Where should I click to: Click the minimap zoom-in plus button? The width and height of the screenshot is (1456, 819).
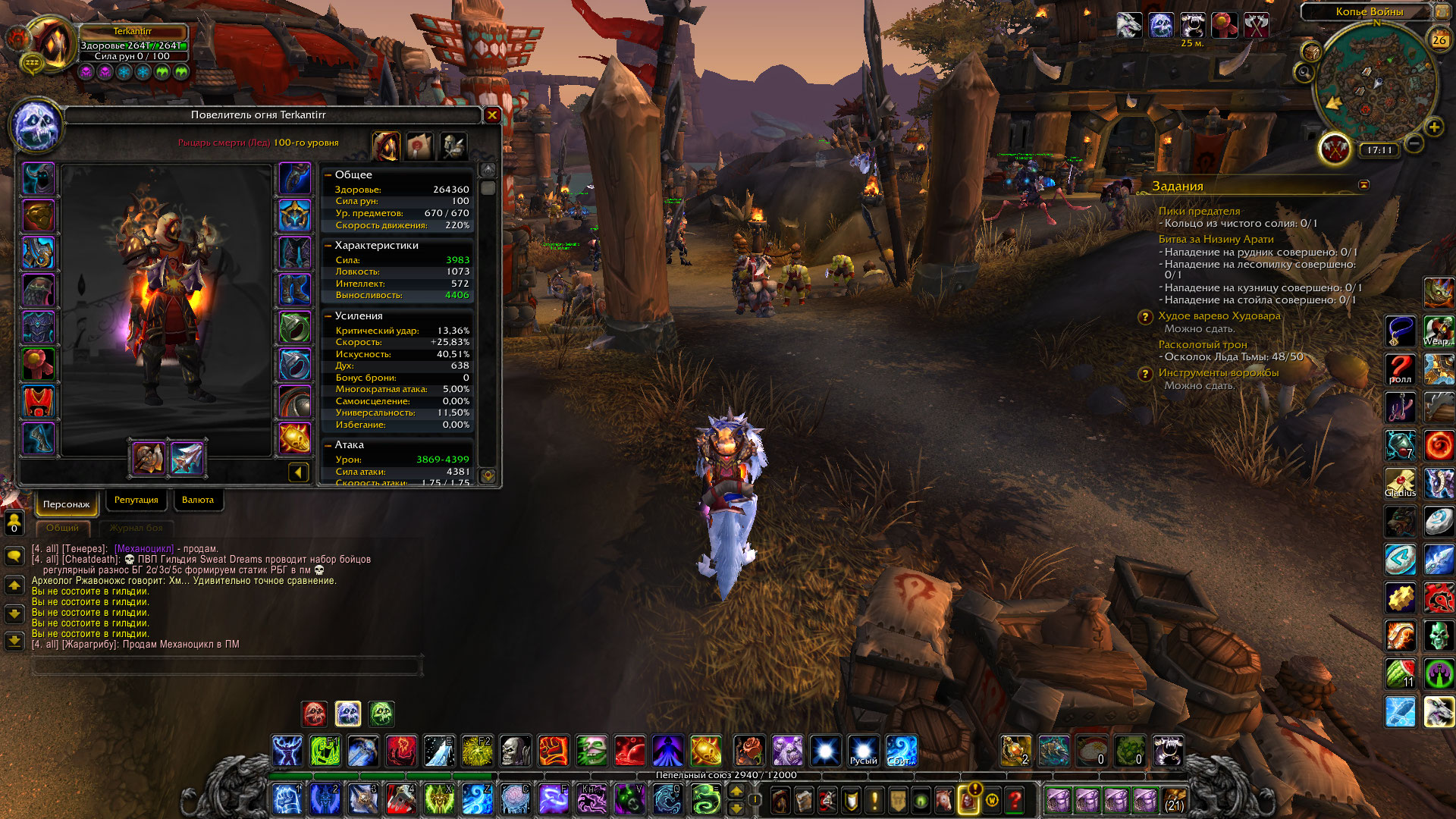tap(1434, 127)
